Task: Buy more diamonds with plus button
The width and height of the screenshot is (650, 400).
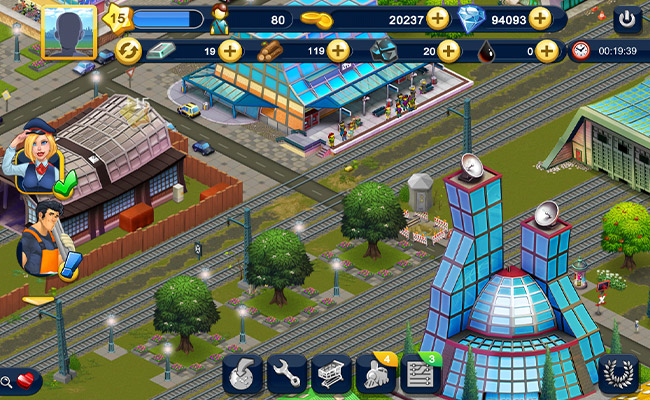Action: [x=540, y=18]
